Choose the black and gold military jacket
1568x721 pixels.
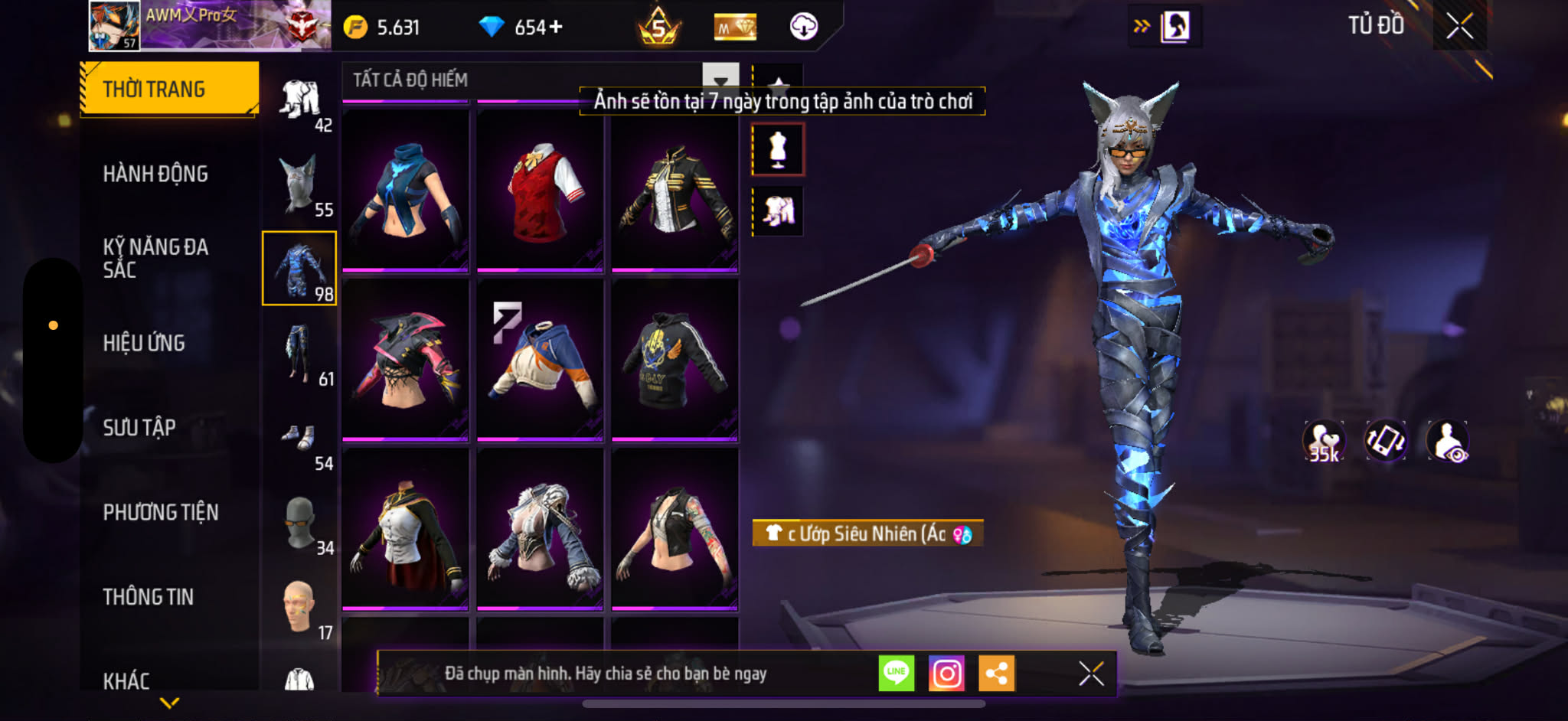coord(675,191)
